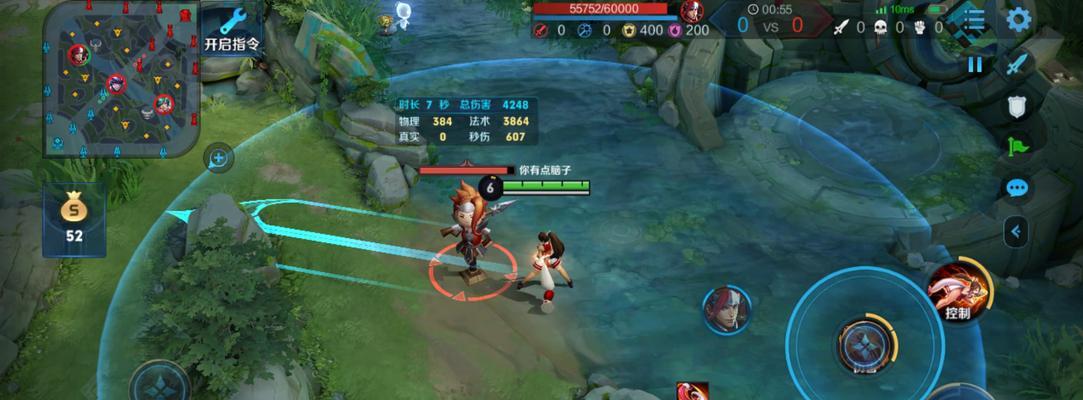Activate the 控制 skill icon

958,294
